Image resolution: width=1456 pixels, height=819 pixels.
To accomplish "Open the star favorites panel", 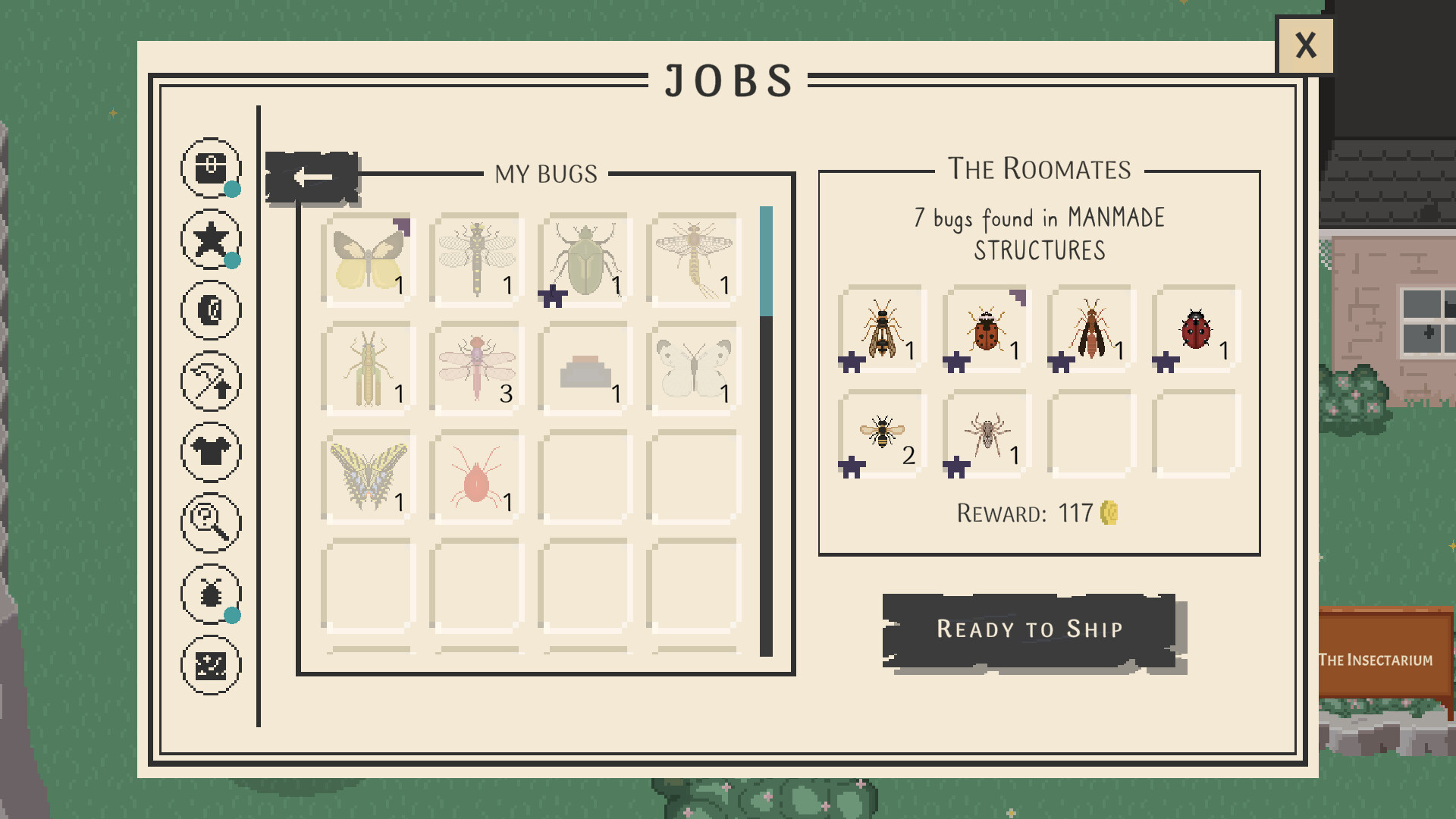I will click(211, 238).
